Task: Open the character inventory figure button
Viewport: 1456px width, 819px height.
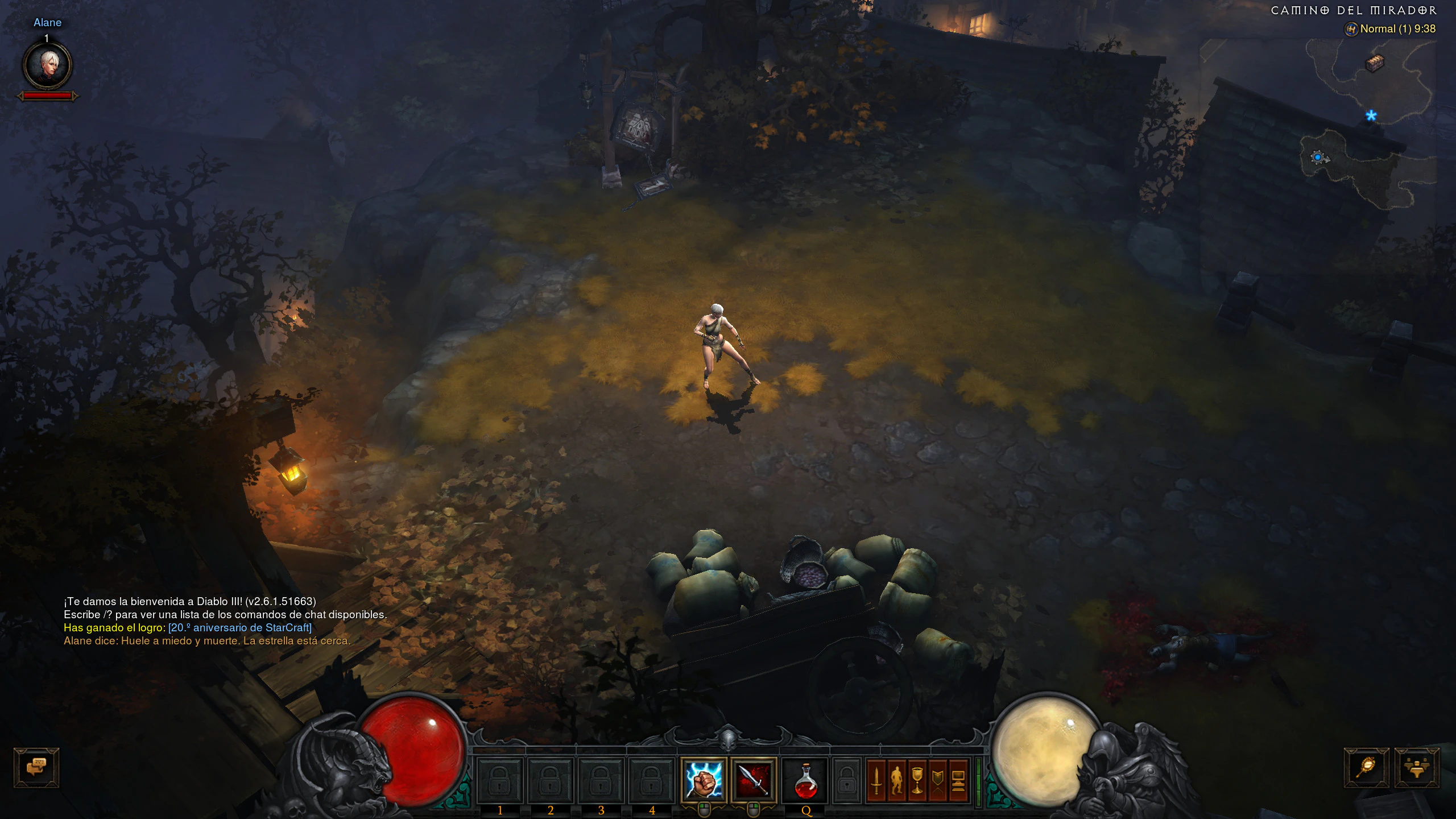Action: (x=897, y=780)
